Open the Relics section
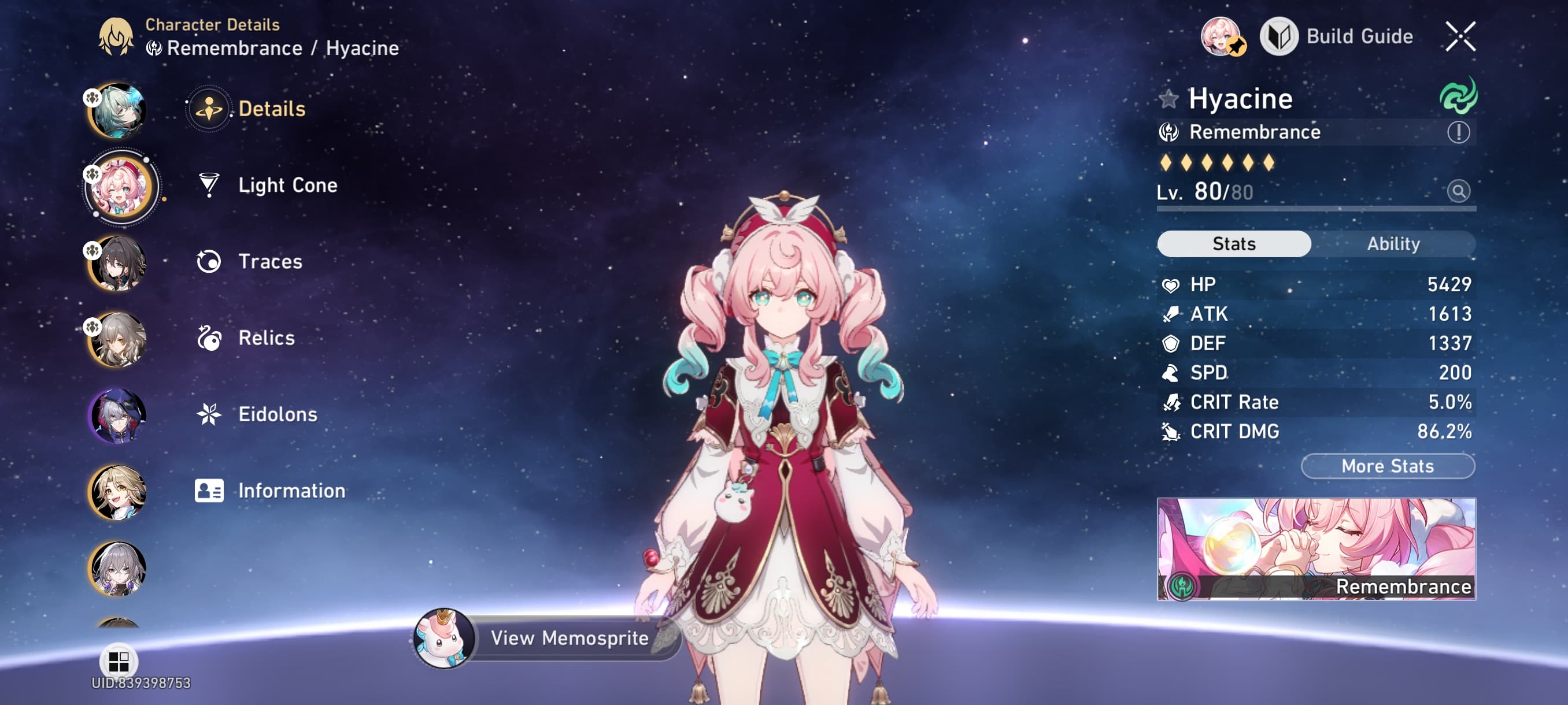This screenshot has height=705, width=1568. point(209,338)
